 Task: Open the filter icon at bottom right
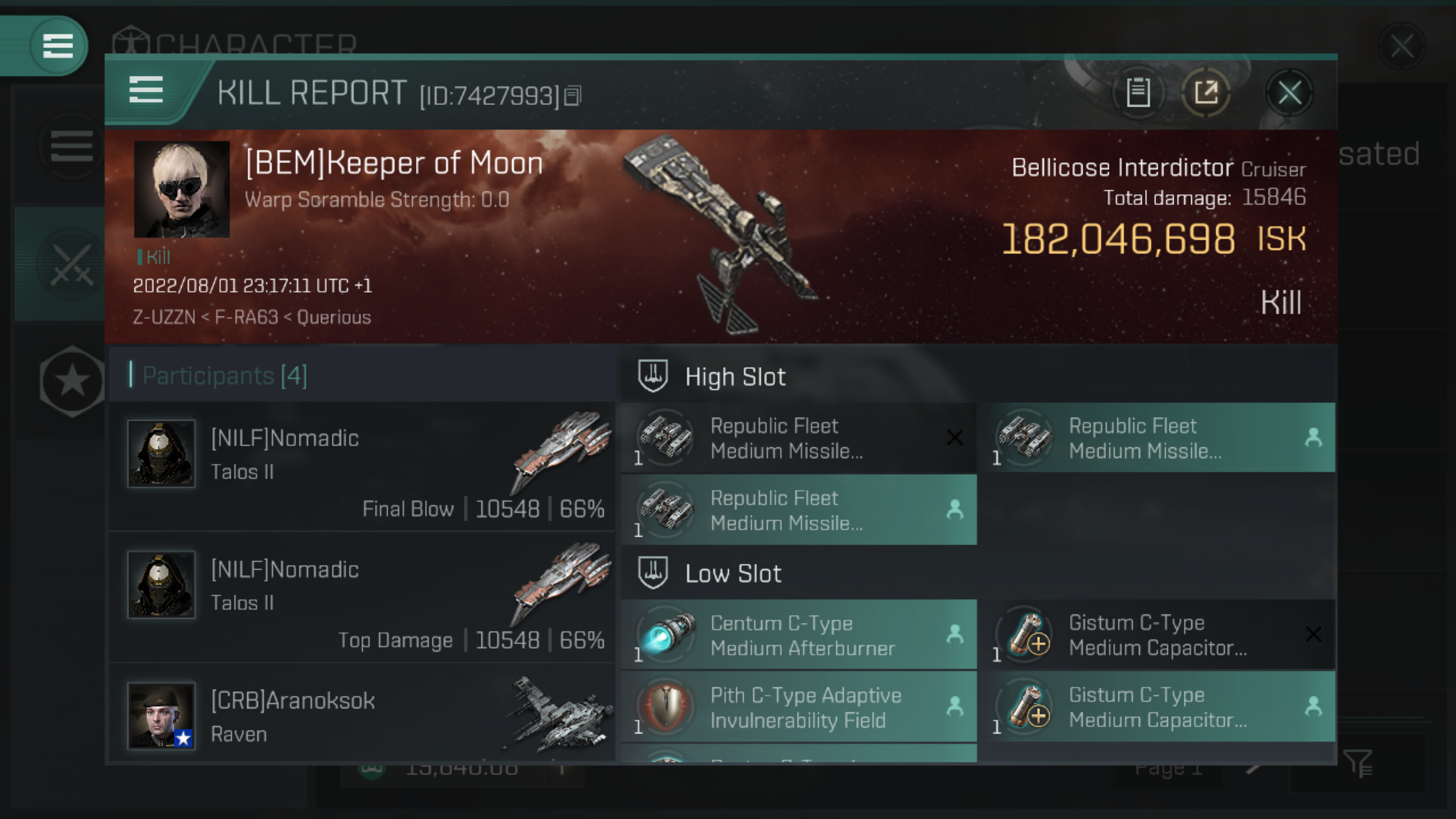(x=1358, y=764)
